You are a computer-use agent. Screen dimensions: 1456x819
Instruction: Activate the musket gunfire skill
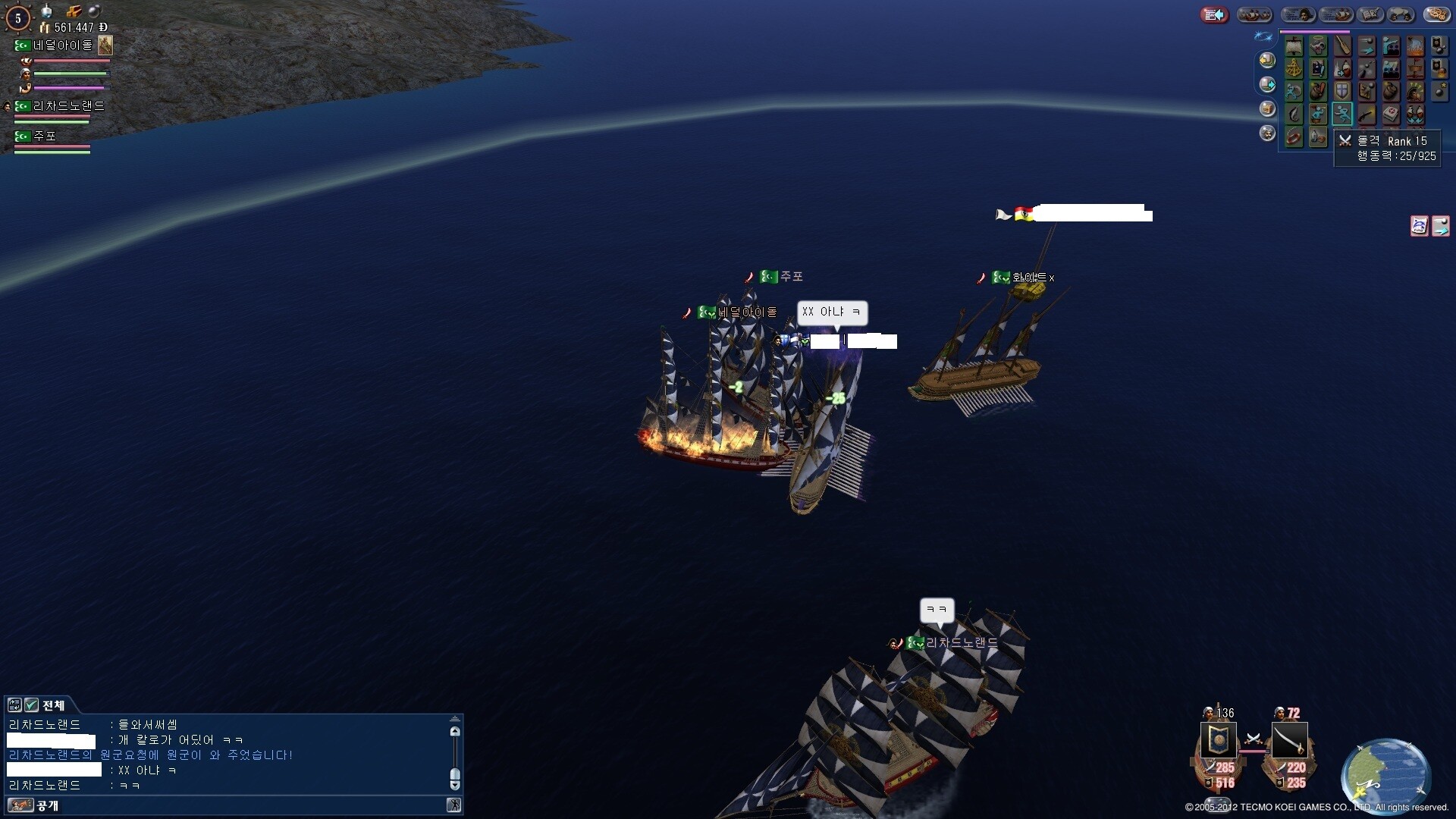(x=1367, y=115)
